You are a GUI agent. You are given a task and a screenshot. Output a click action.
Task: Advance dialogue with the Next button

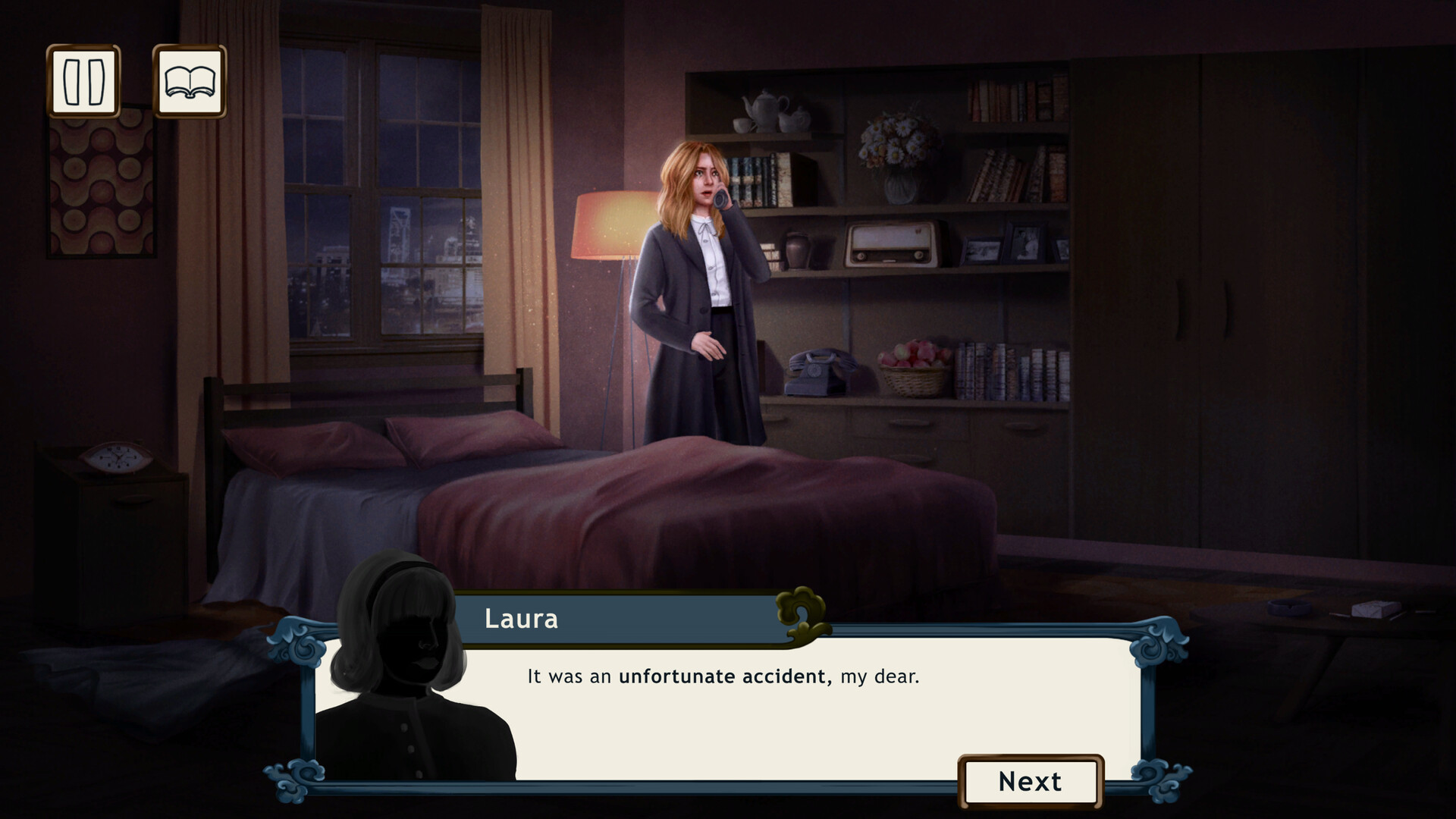(x=1030, y=780)
